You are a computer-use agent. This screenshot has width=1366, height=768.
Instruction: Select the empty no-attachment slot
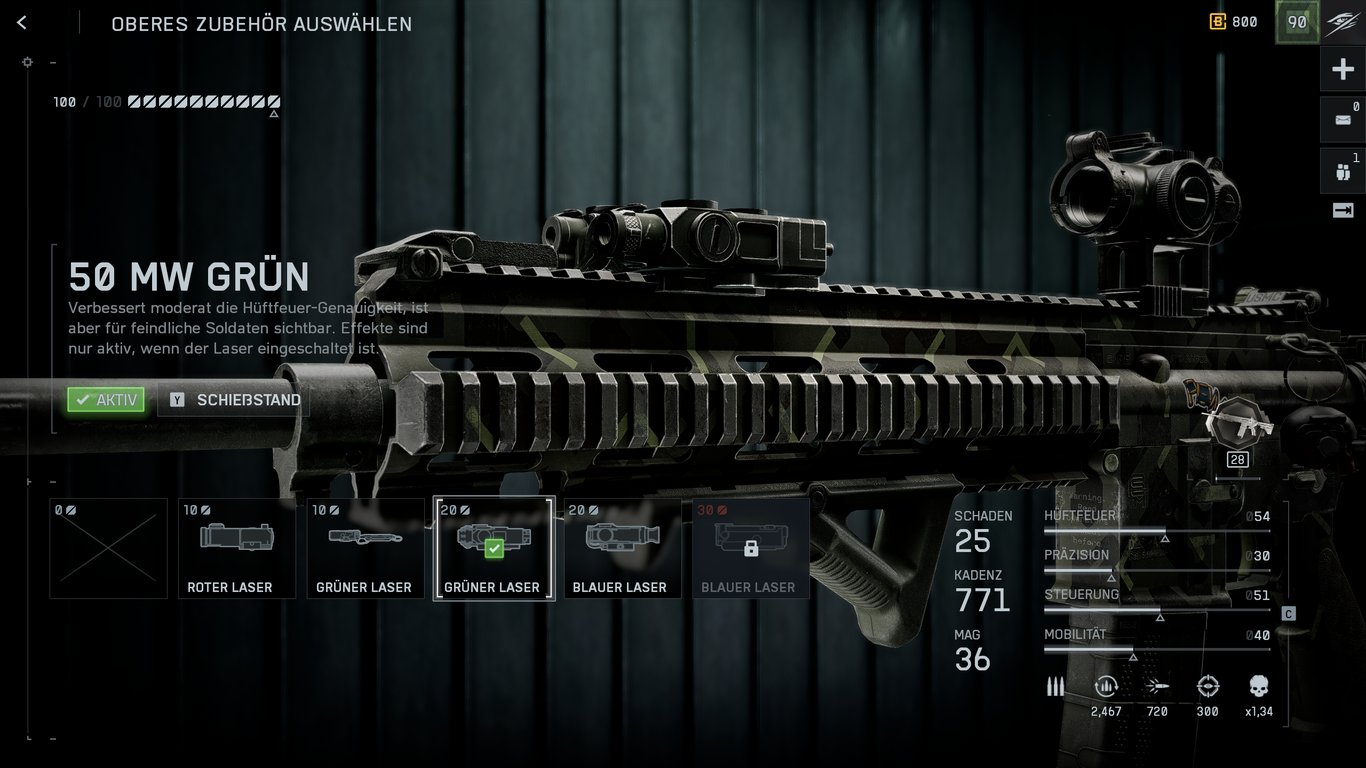point(108,548)
